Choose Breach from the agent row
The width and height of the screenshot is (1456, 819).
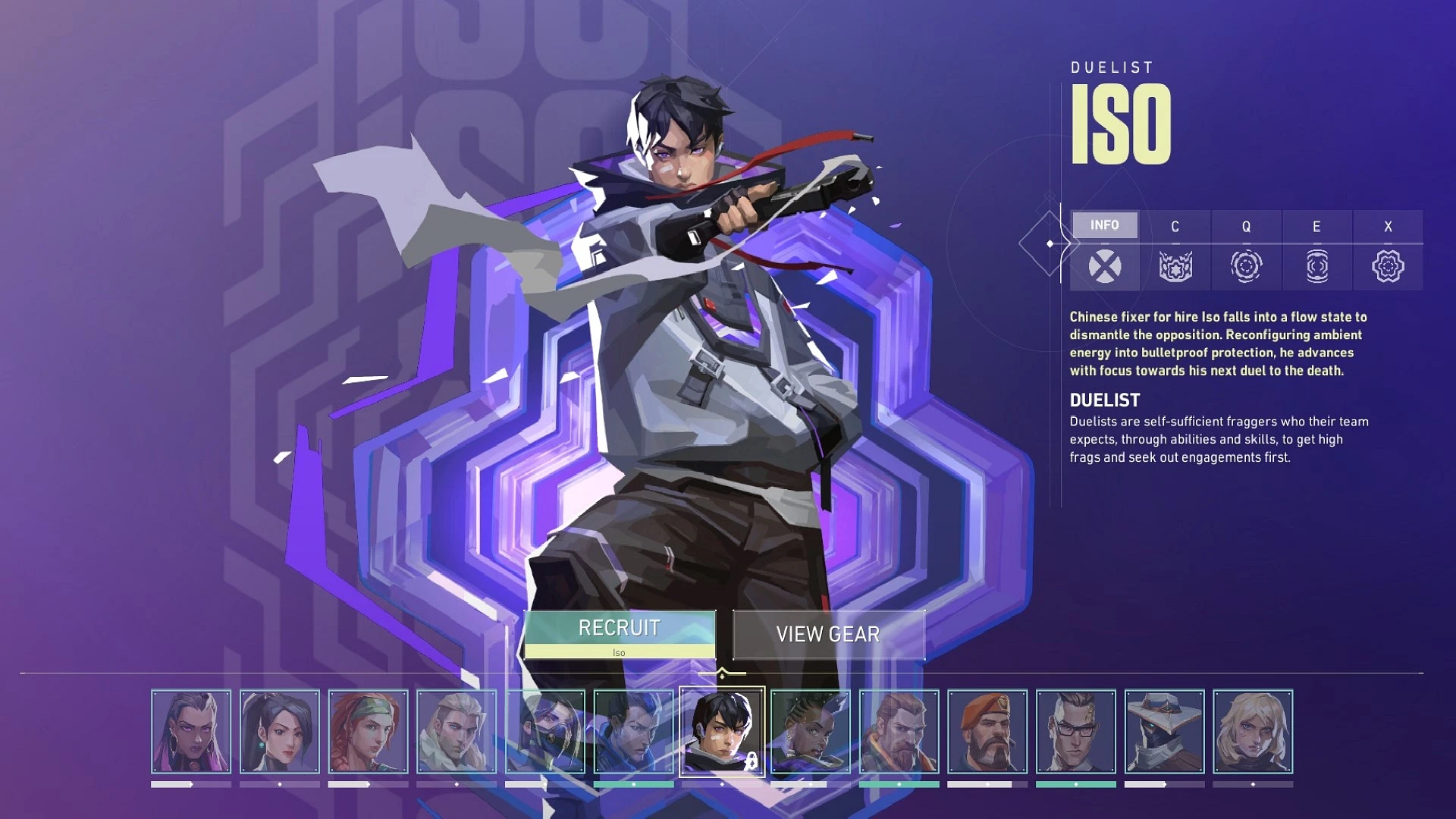point(899,731)
